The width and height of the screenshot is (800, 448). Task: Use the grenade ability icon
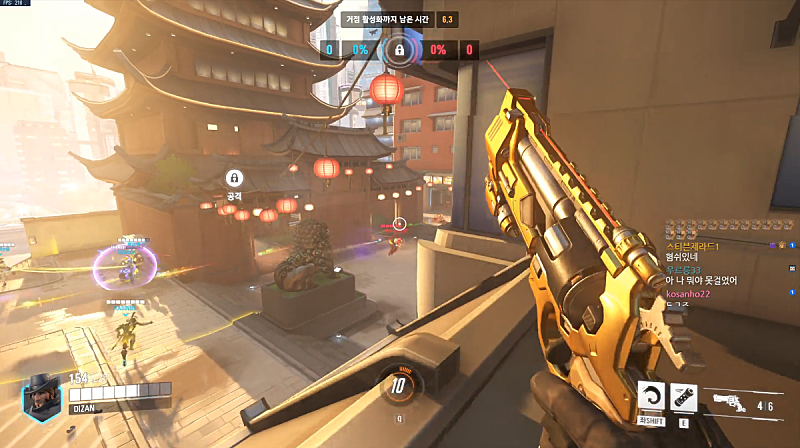coord(684,396)
